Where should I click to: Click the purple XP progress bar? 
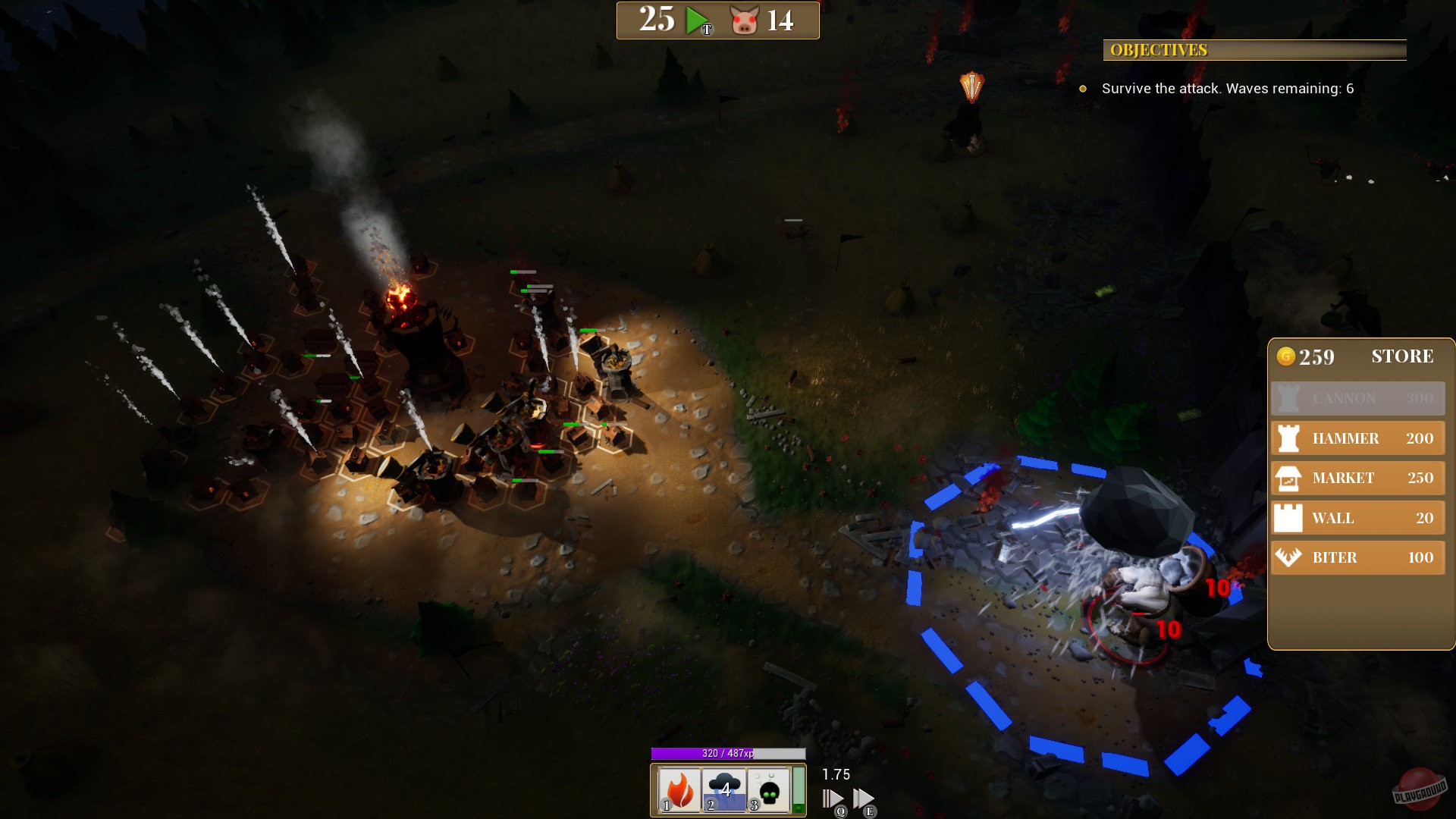[x=730, y=754]
